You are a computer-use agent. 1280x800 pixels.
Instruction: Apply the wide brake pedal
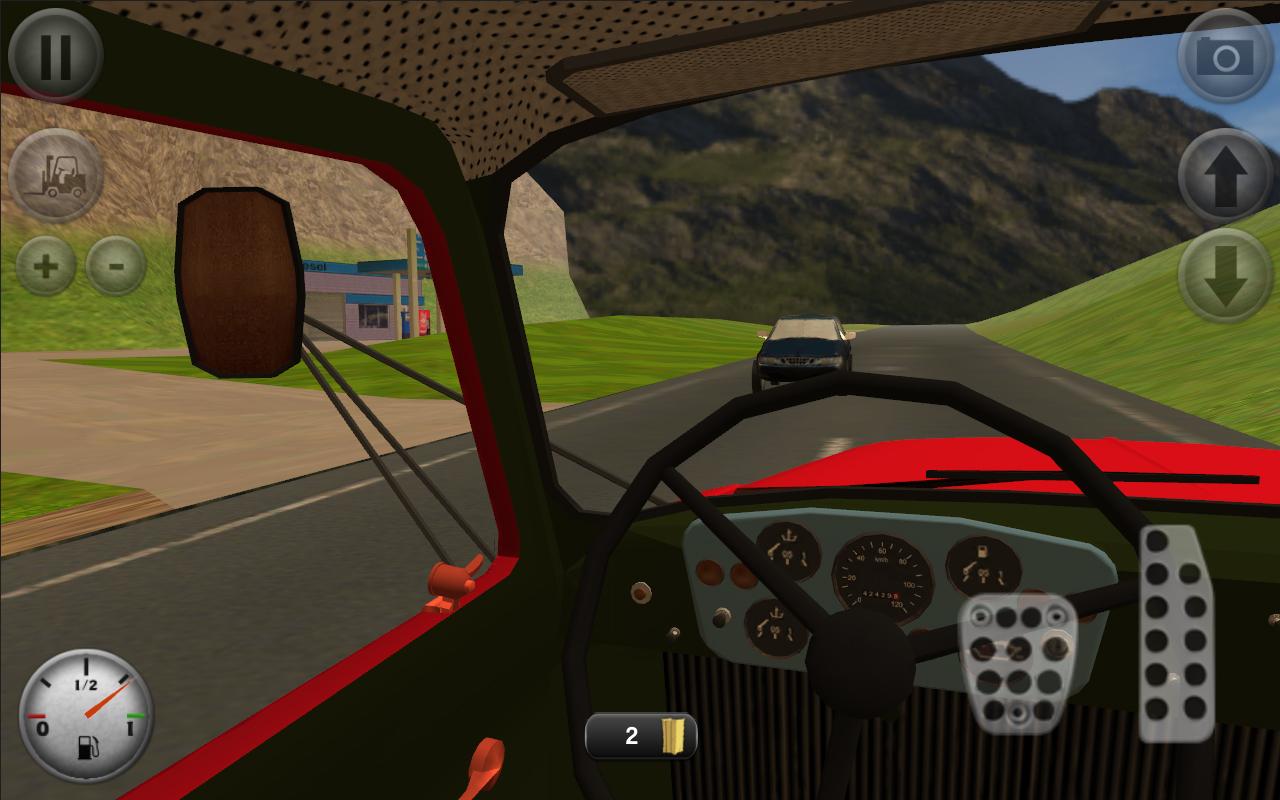click(1017, 664)
